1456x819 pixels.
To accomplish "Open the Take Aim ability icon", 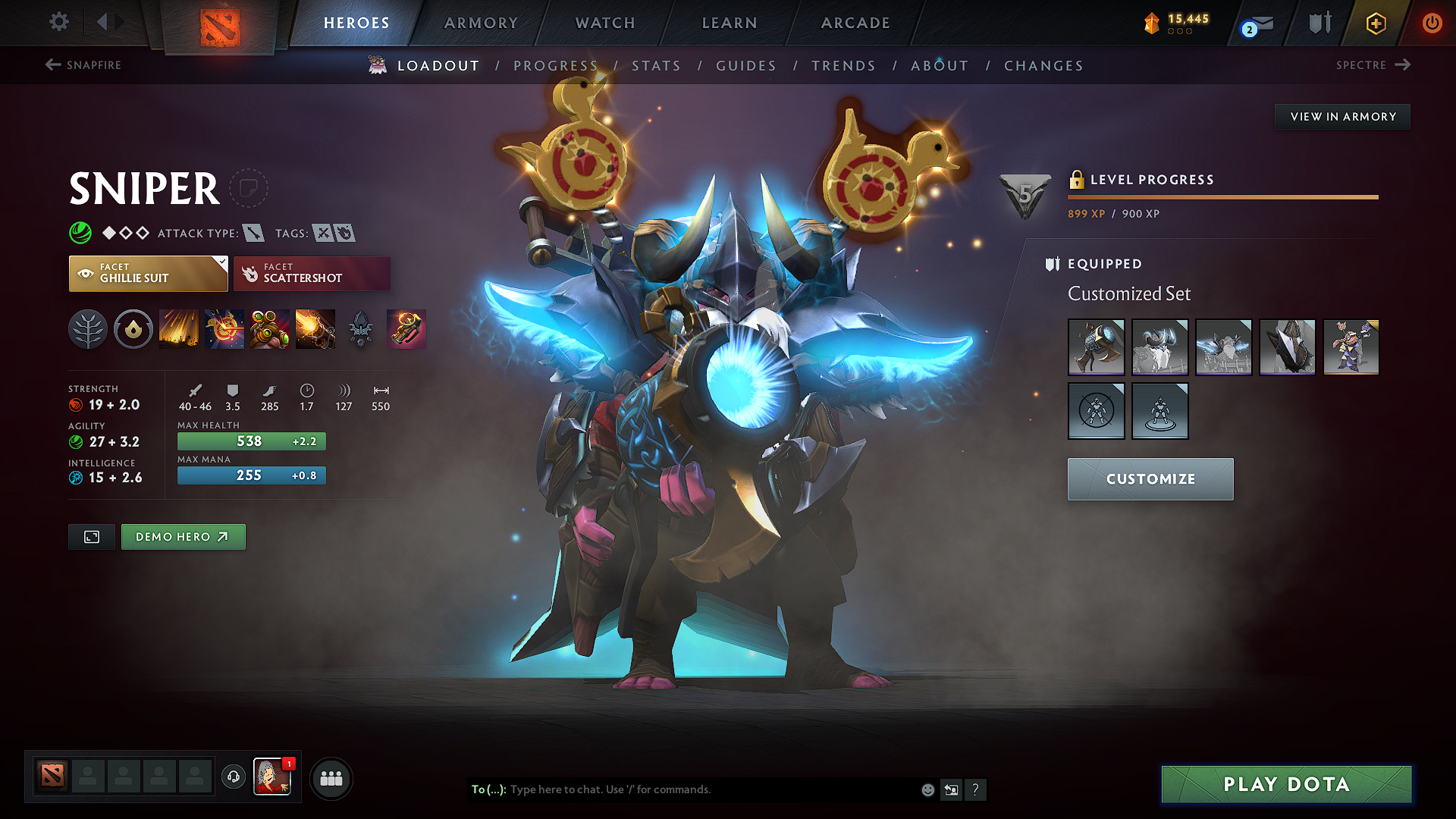I will 269,328.
